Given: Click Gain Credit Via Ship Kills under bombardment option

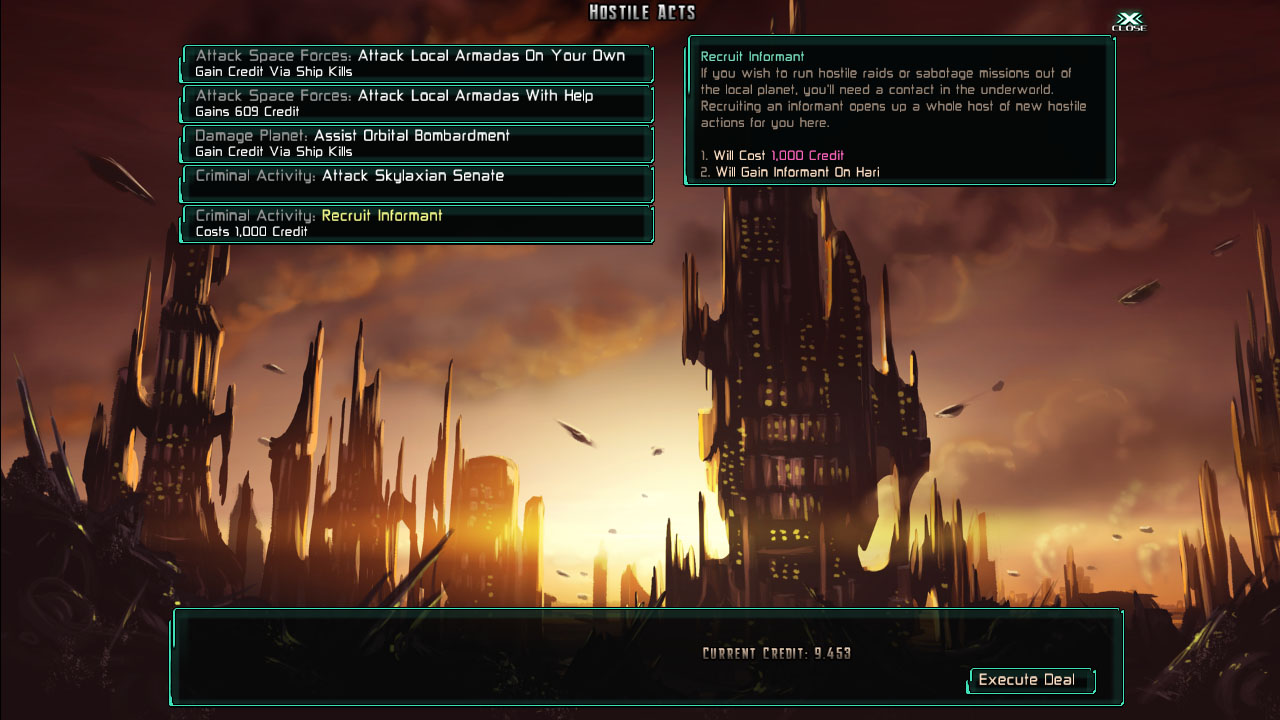Looking at the screenshot, I should pos(252,152).
